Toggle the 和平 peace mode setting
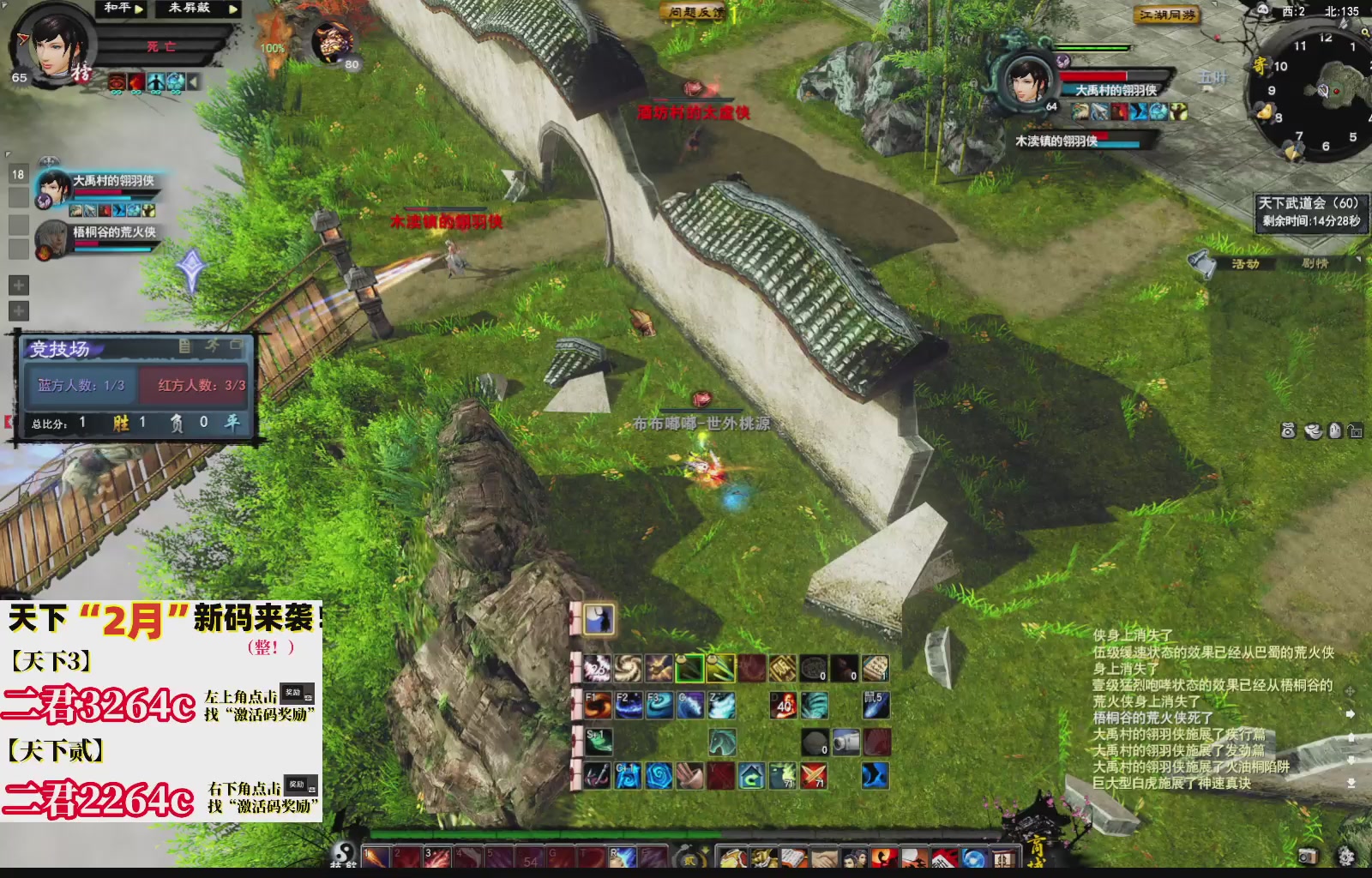The image size is (1372, 878). [119, 9]
